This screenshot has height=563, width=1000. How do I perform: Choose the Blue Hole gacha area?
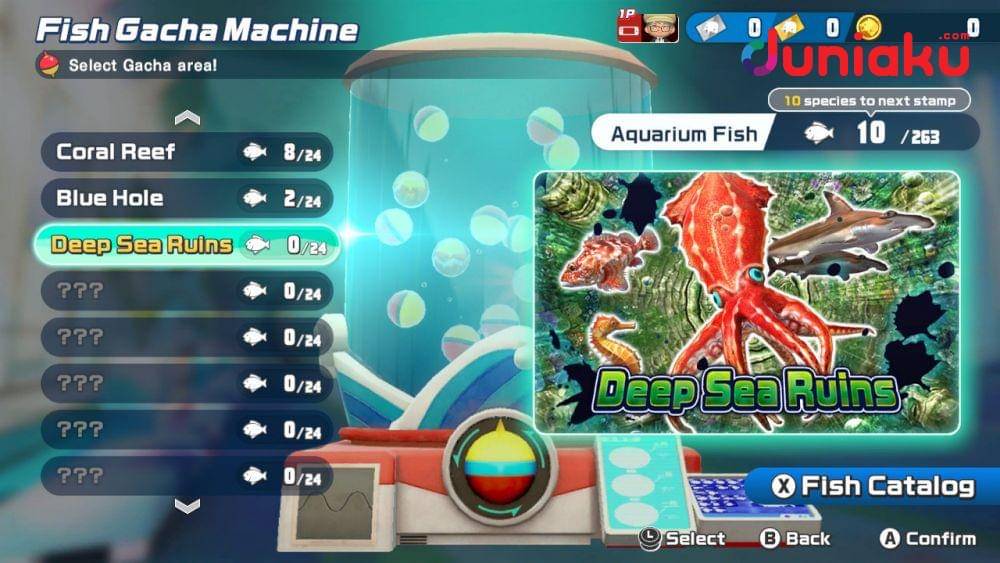tap(186, 198)
